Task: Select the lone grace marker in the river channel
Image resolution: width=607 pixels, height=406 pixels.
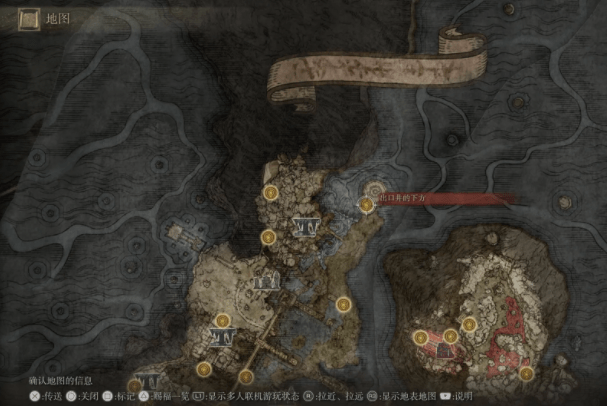Action: [343, 301]
